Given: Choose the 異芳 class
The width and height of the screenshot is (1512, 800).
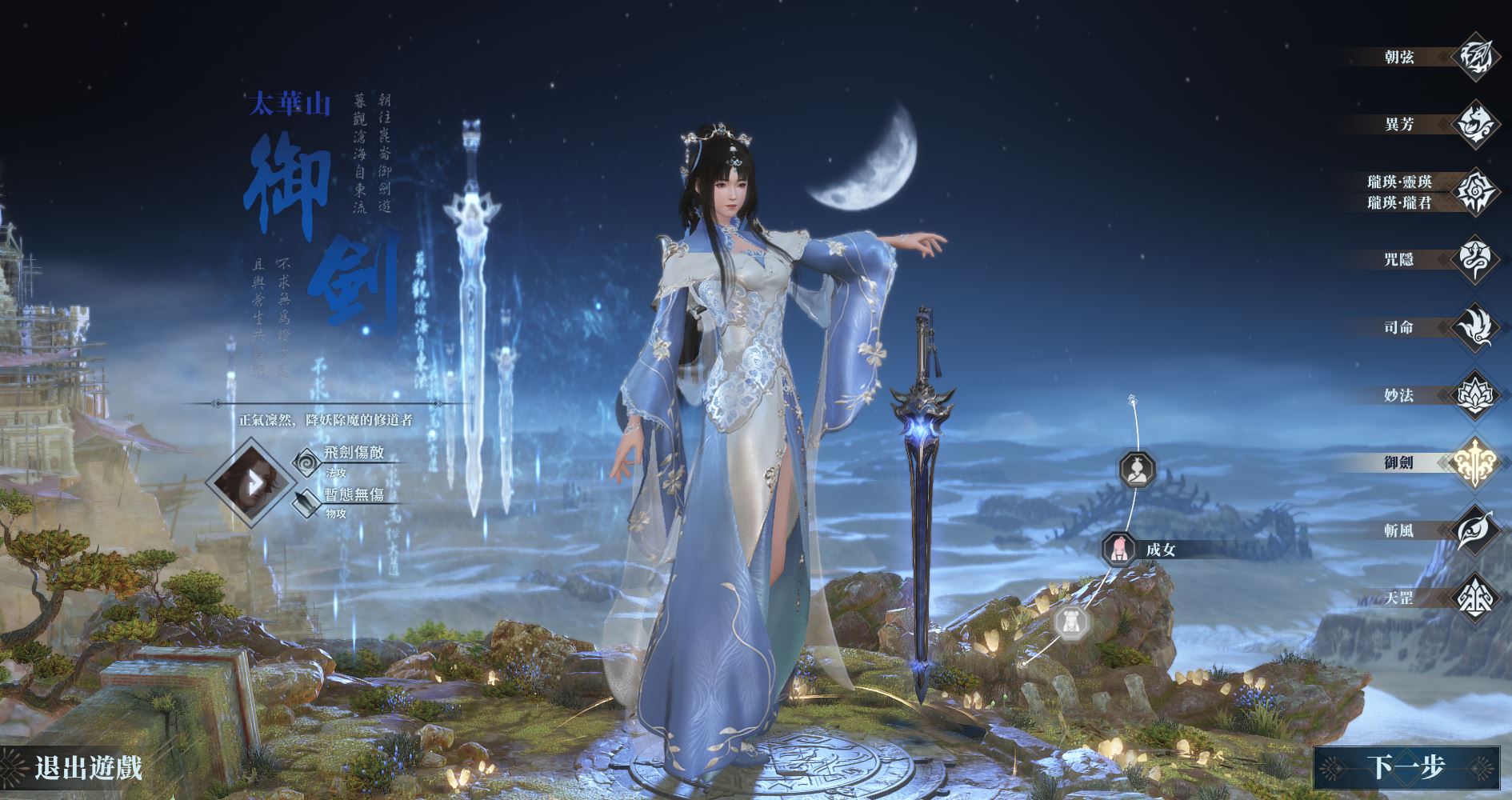Looking at the screenshot, I should [x=1474, y=124].
